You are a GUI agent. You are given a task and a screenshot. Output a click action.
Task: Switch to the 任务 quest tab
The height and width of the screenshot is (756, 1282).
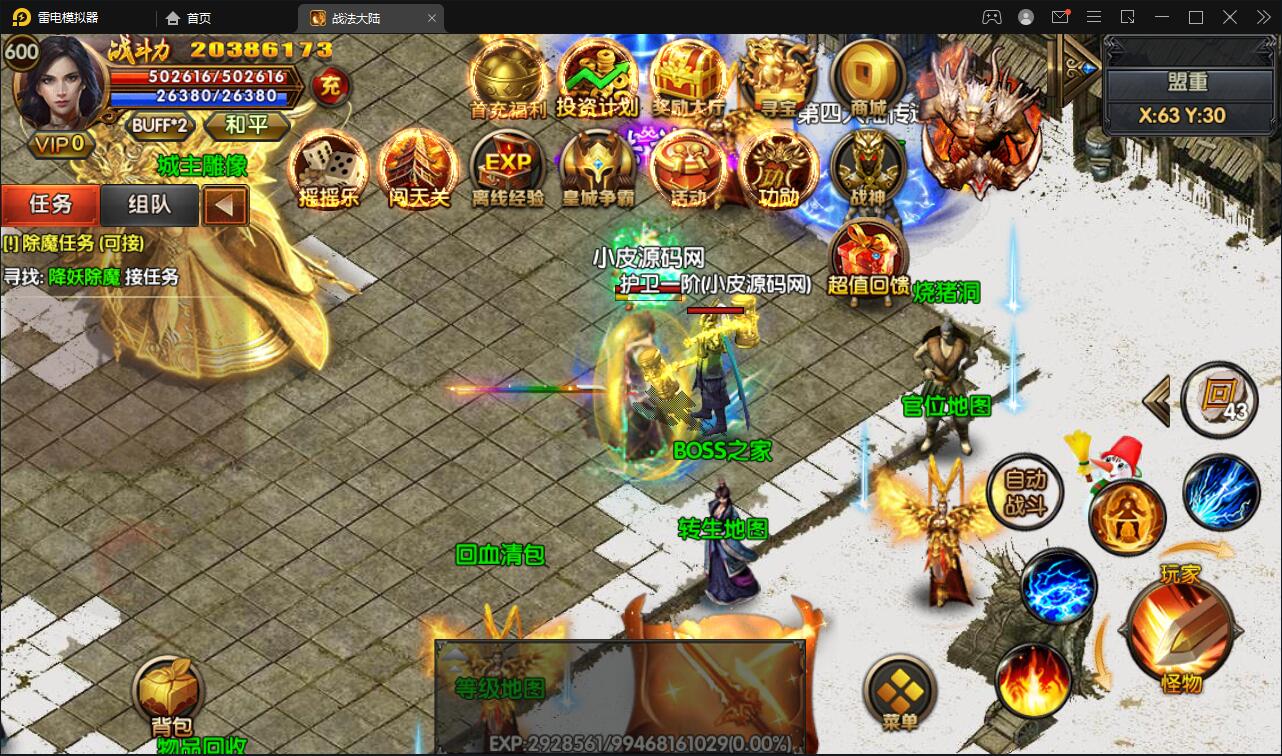point(50,205)
